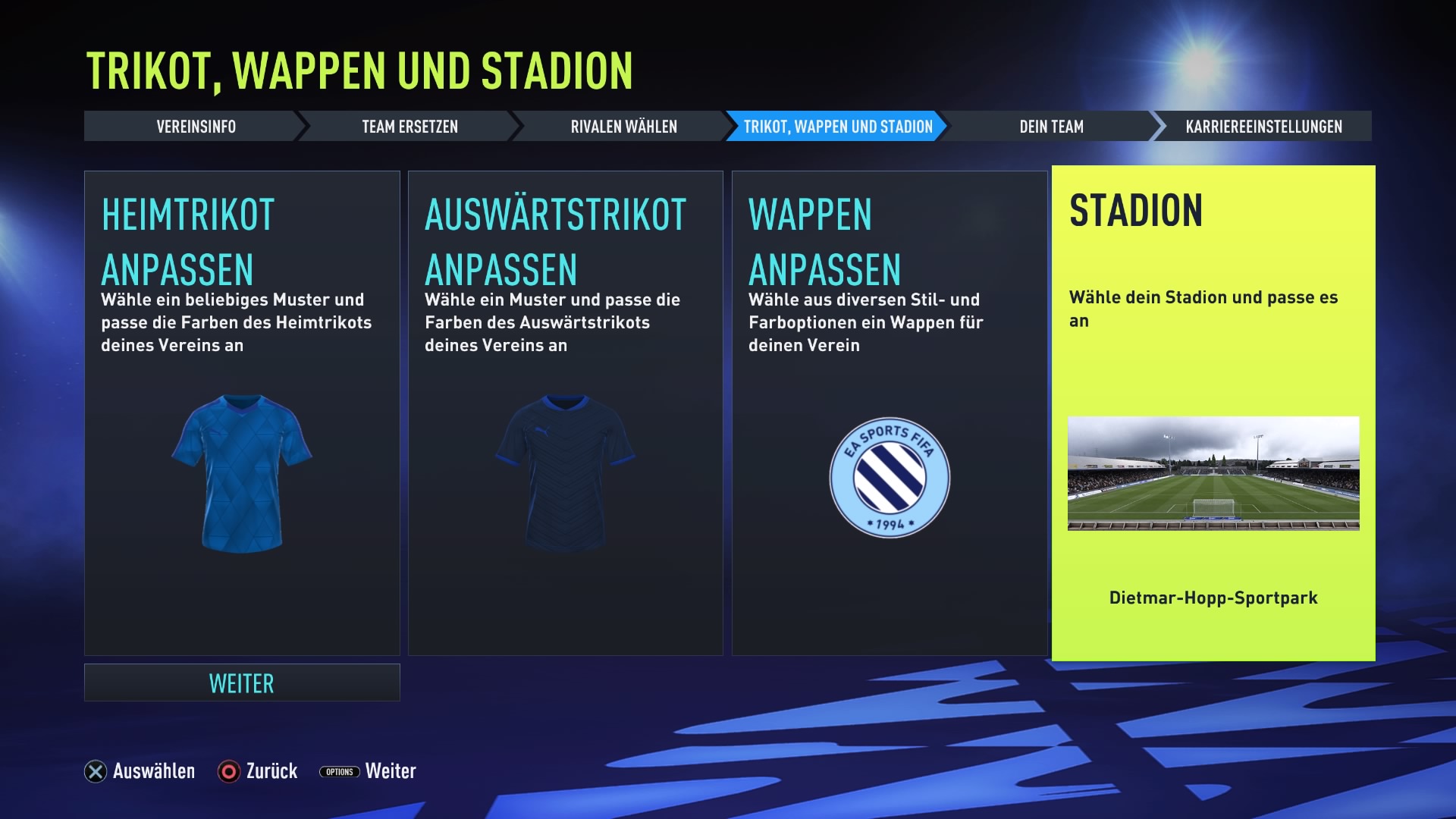The height and width of the screenshot is (819, 1456).
Task: Select the blue home jersey image
Action: pos(242,473)
